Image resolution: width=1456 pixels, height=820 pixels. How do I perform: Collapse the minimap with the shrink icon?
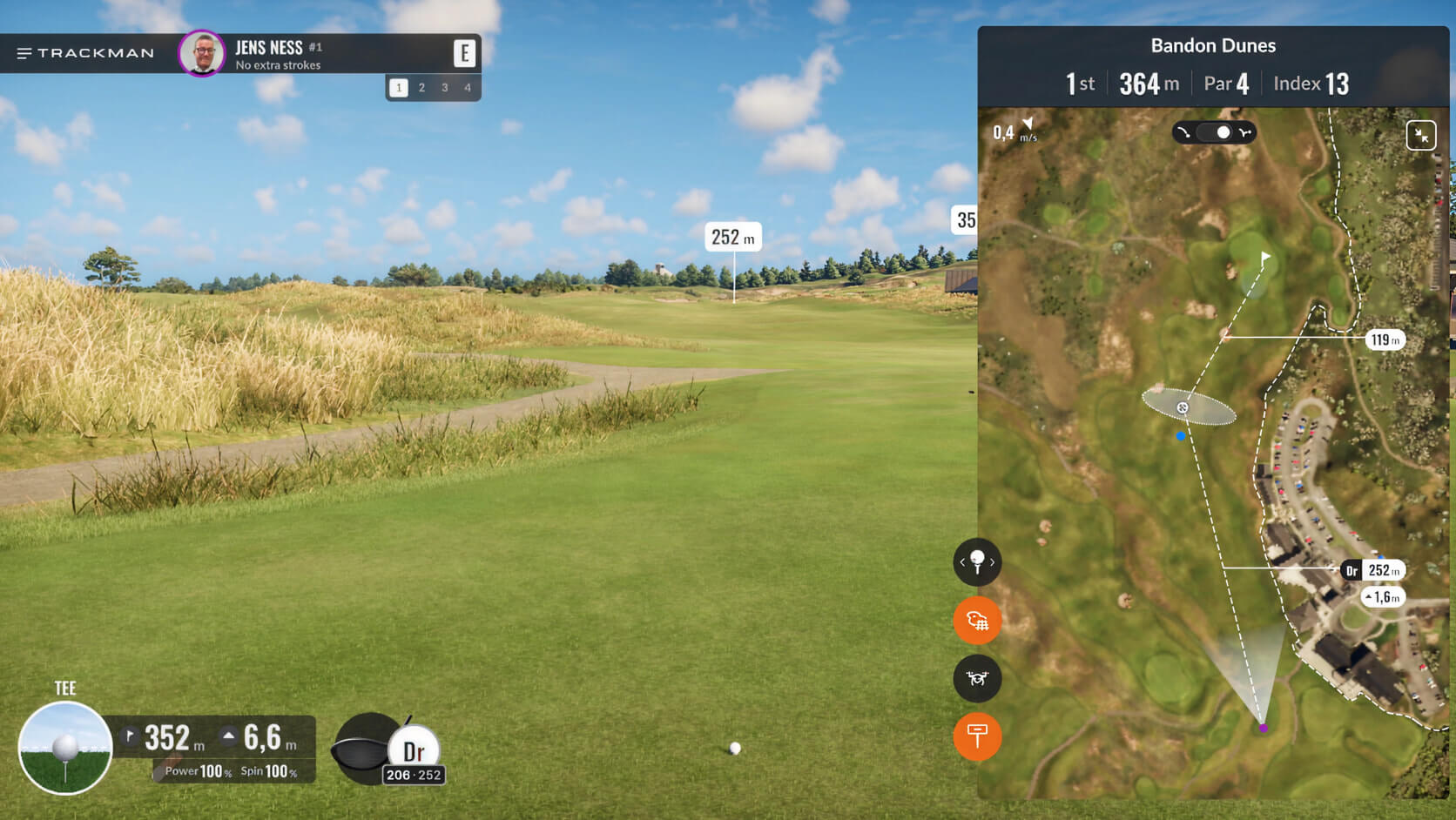click(x=1420, y=135)
